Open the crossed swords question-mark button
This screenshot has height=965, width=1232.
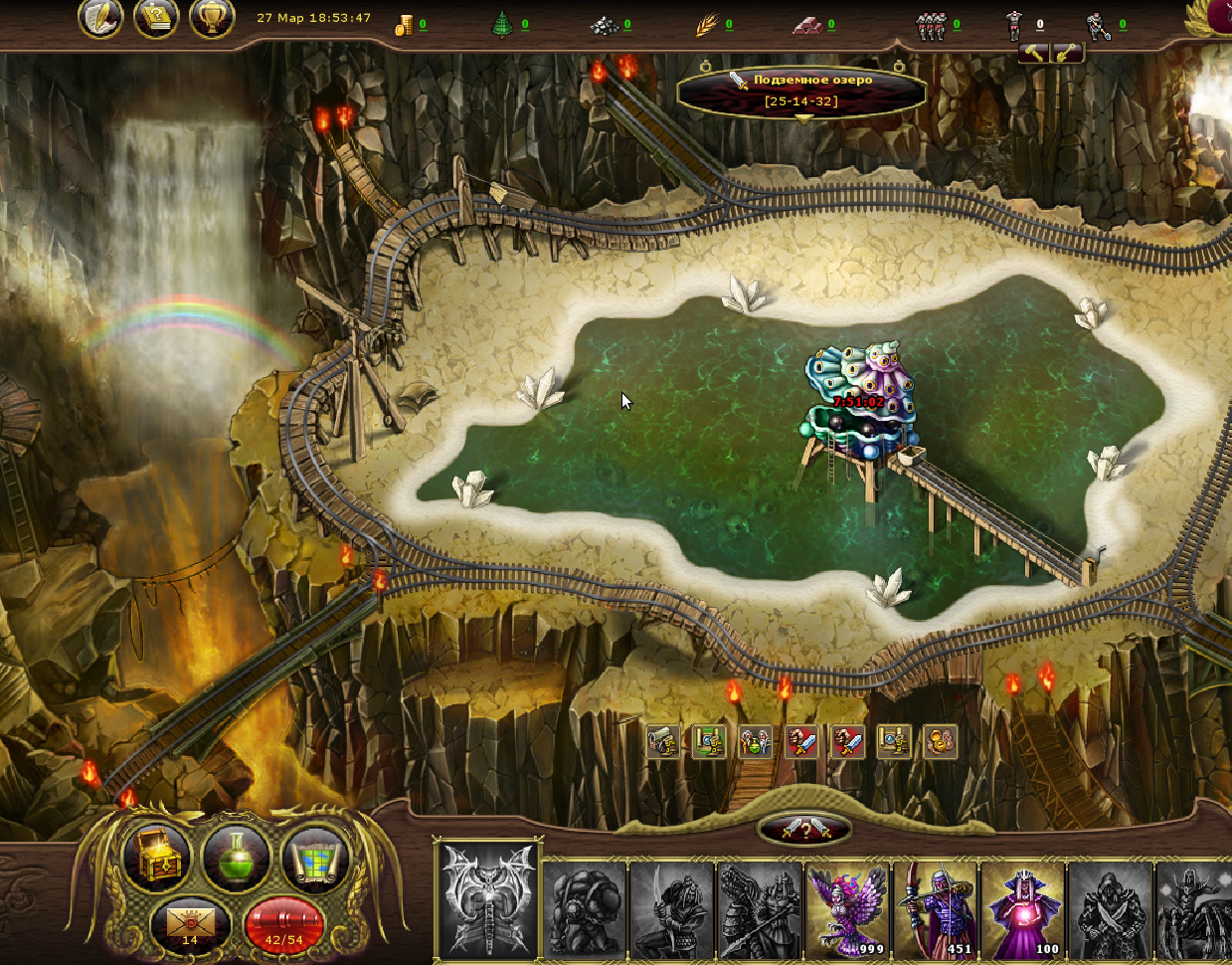click(x=804, y=829)
